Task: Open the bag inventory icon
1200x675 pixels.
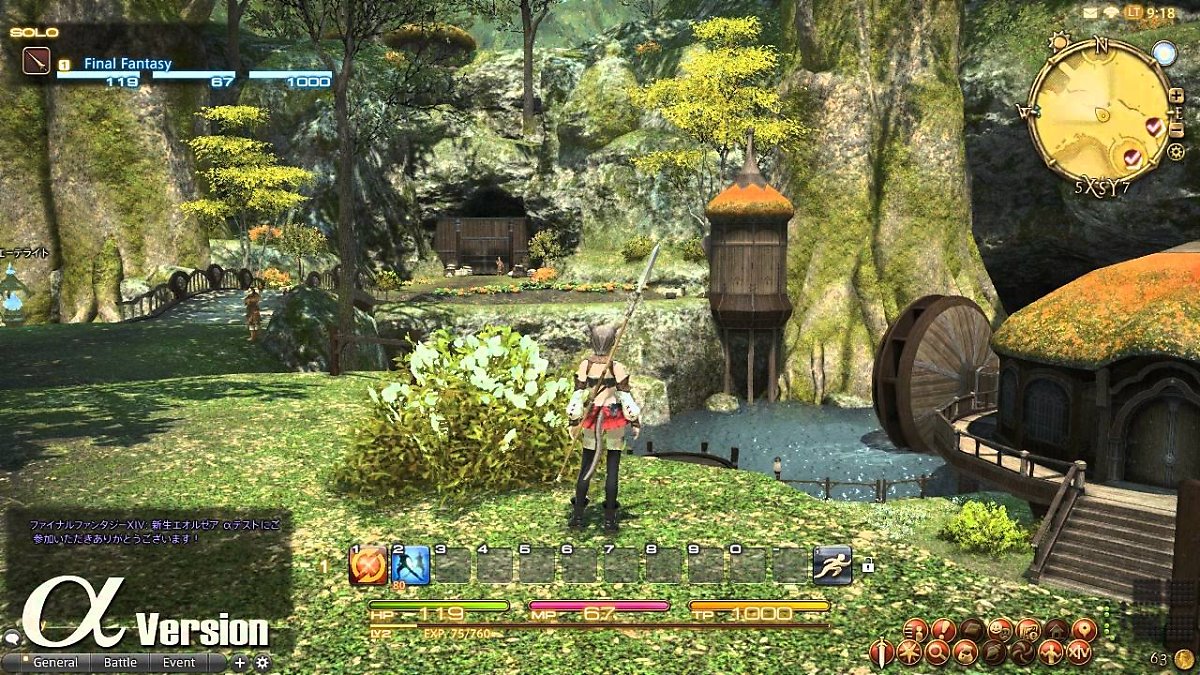Action: click(x=965, y=653)
